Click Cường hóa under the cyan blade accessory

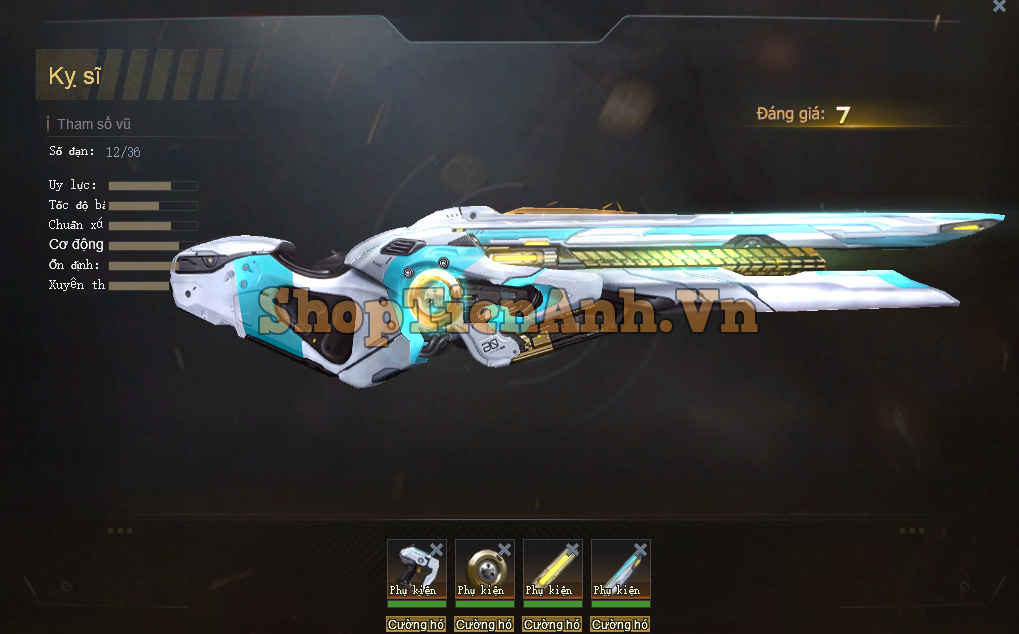(620, 625)
